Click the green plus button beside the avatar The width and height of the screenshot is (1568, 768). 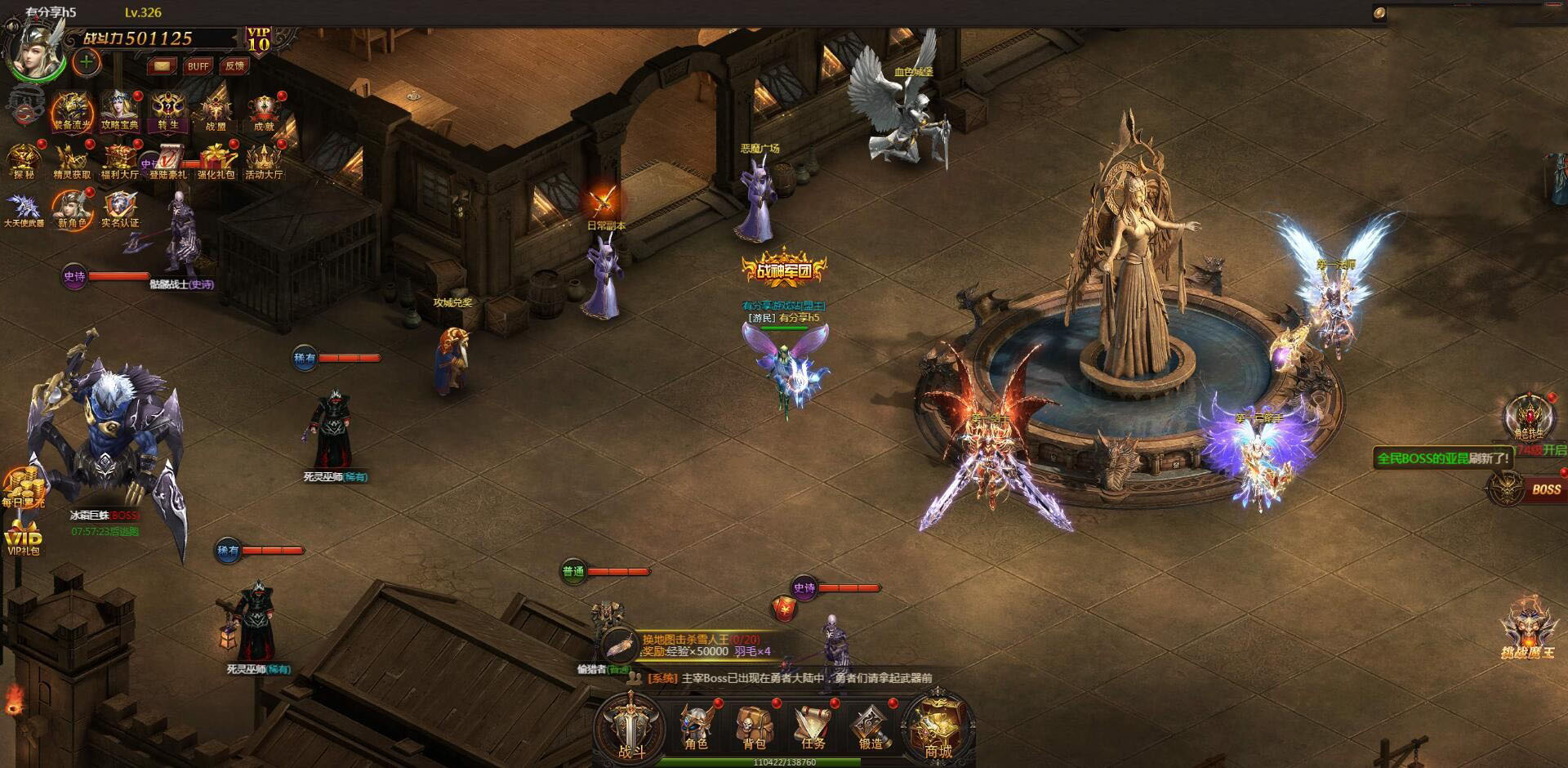pos(87,61)
